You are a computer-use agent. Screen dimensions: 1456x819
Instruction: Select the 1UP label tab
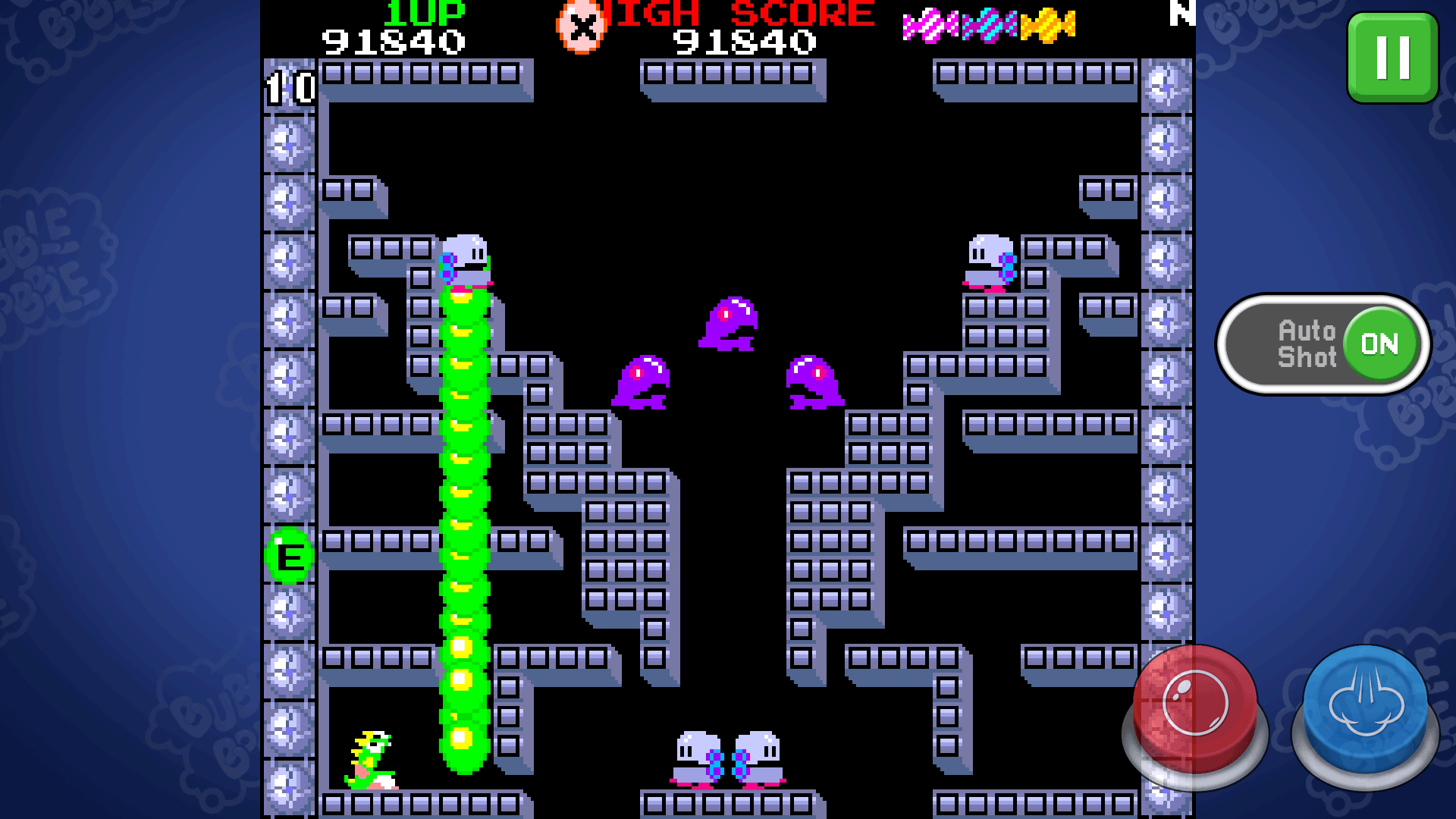coord(422,11)
